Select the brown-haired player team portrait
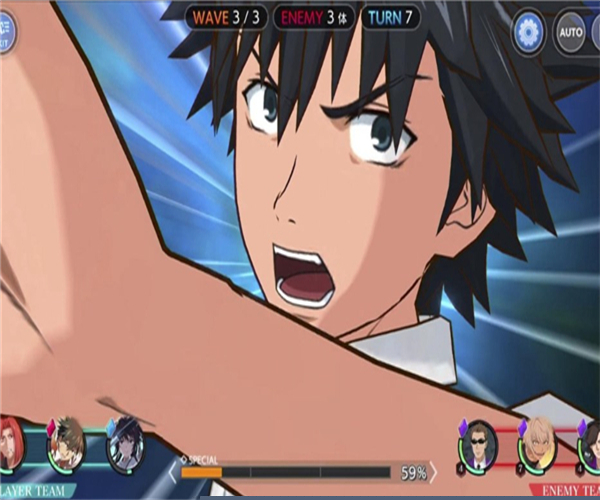The image size is (600, 500). (x=67, y=443)
